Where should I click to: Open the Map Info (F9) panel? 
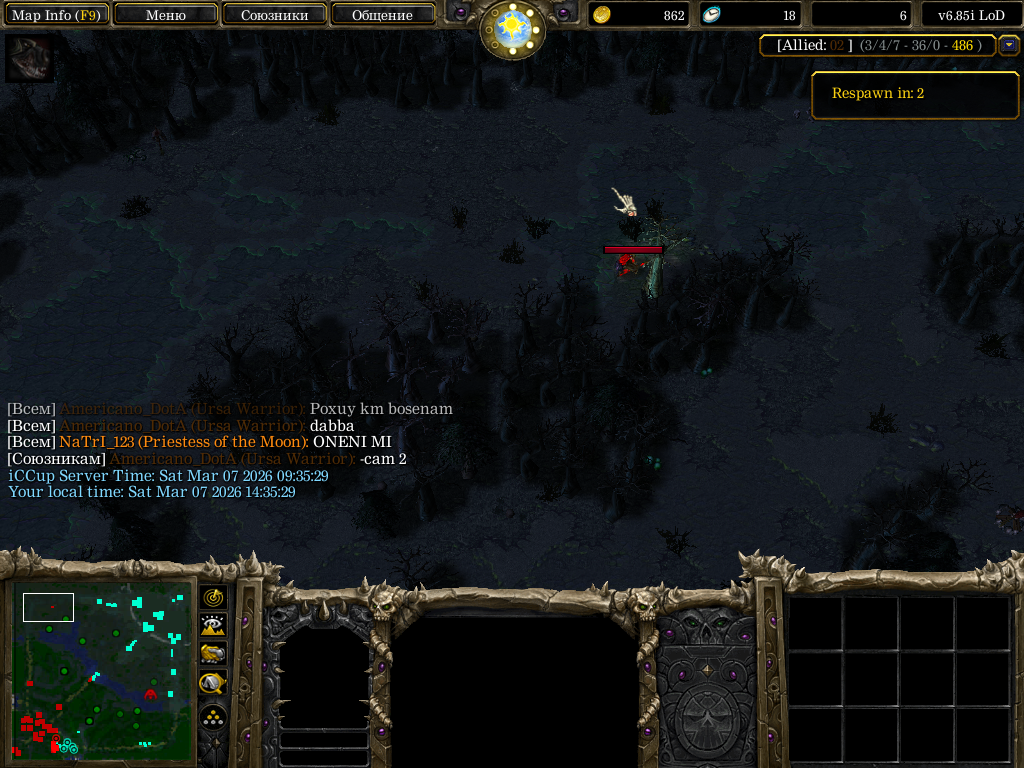pos(56,15)
